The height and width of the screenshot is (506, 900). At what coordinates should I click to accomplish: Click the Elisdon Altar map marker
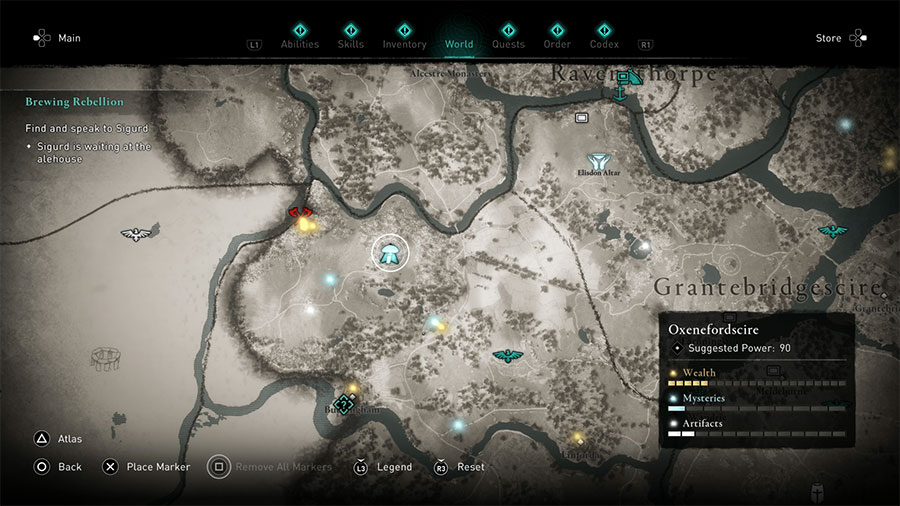click(x=599, y=161)
